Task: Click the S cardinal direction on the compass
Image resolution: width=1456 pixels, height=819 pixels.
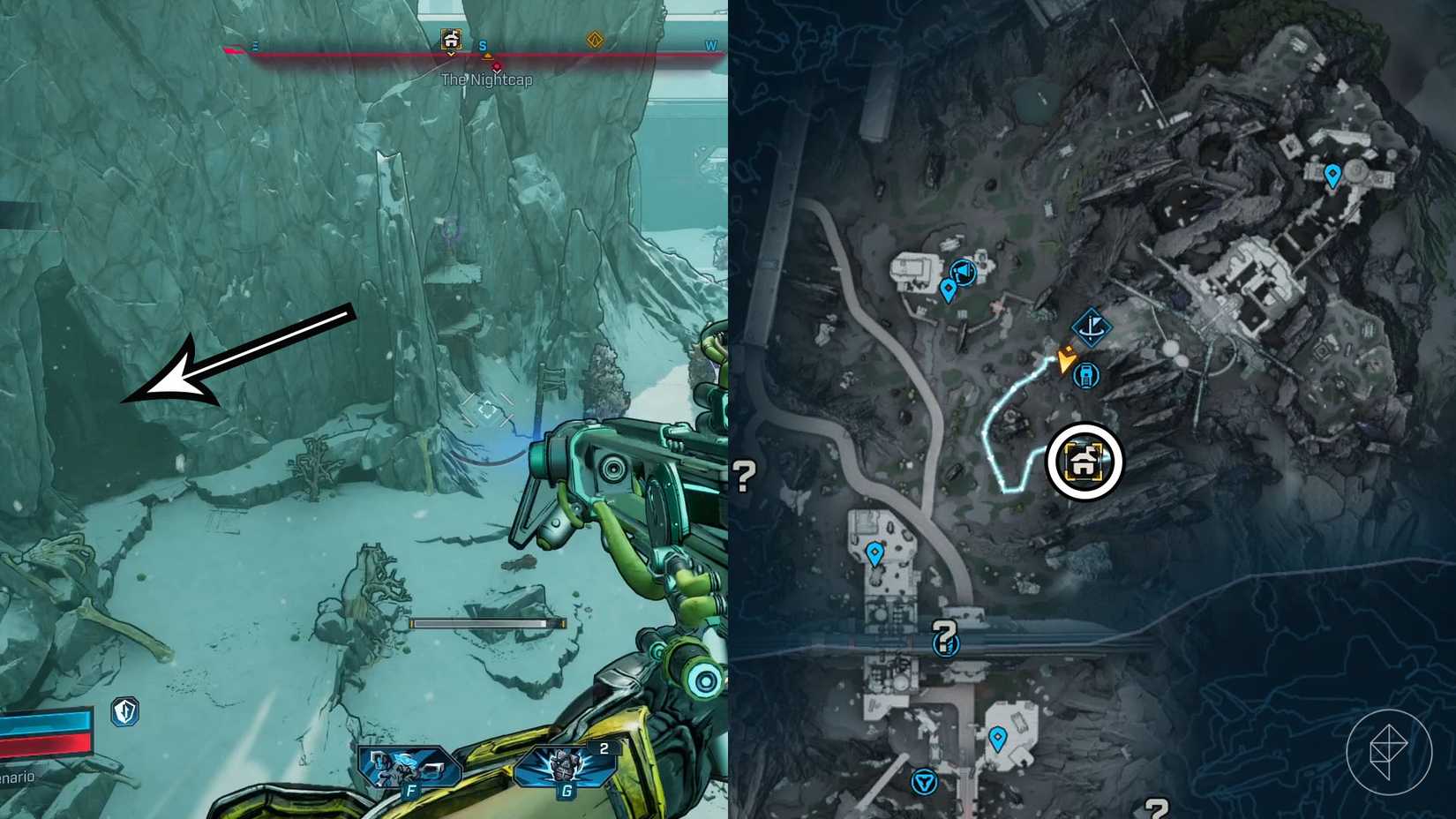Action: (x=482, y=45)
